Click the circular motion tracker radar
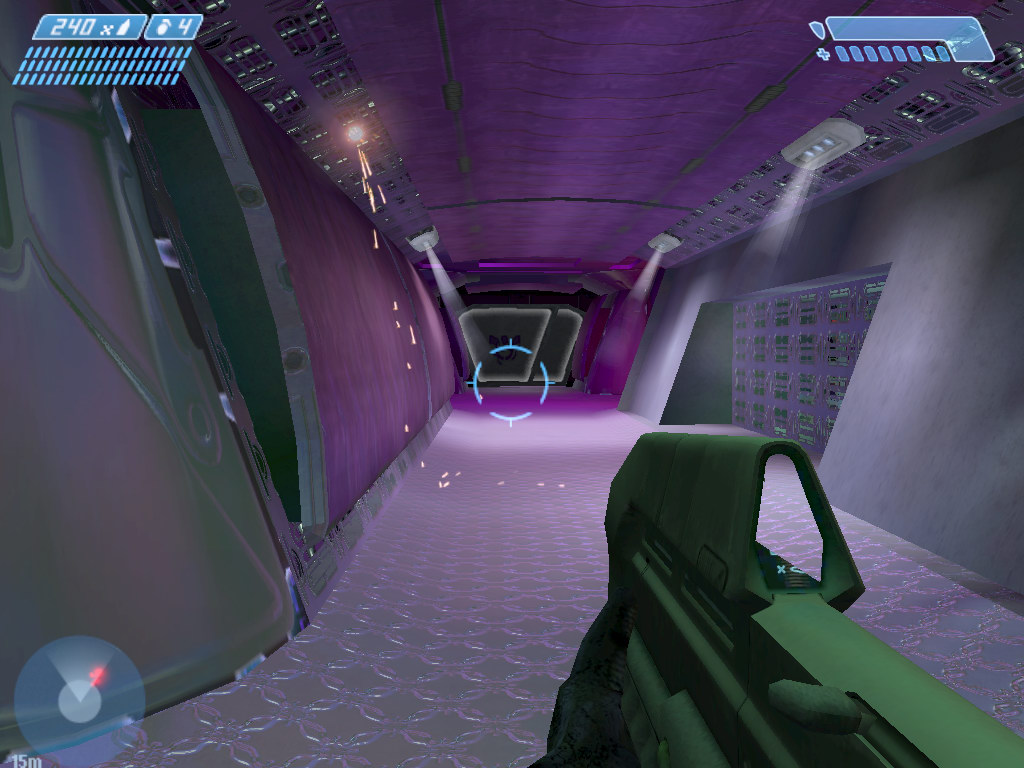The width and height of the screenshot is (1024, 768). click(78, 697)
